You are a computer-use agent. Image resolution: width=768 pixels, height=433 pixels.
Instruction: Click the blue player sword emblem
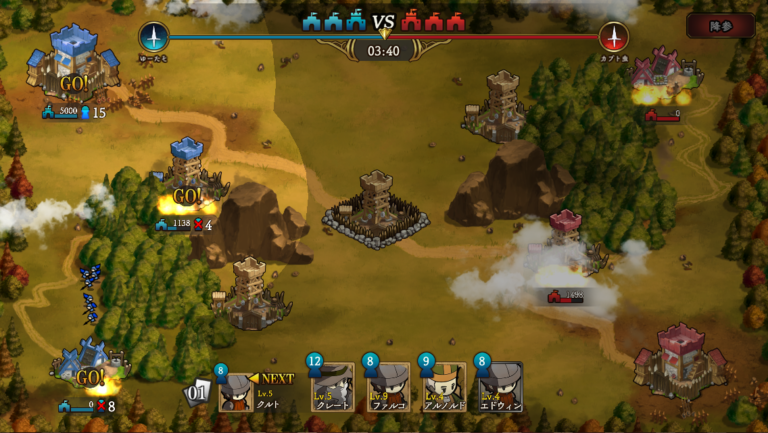click(x=154, y=37)
